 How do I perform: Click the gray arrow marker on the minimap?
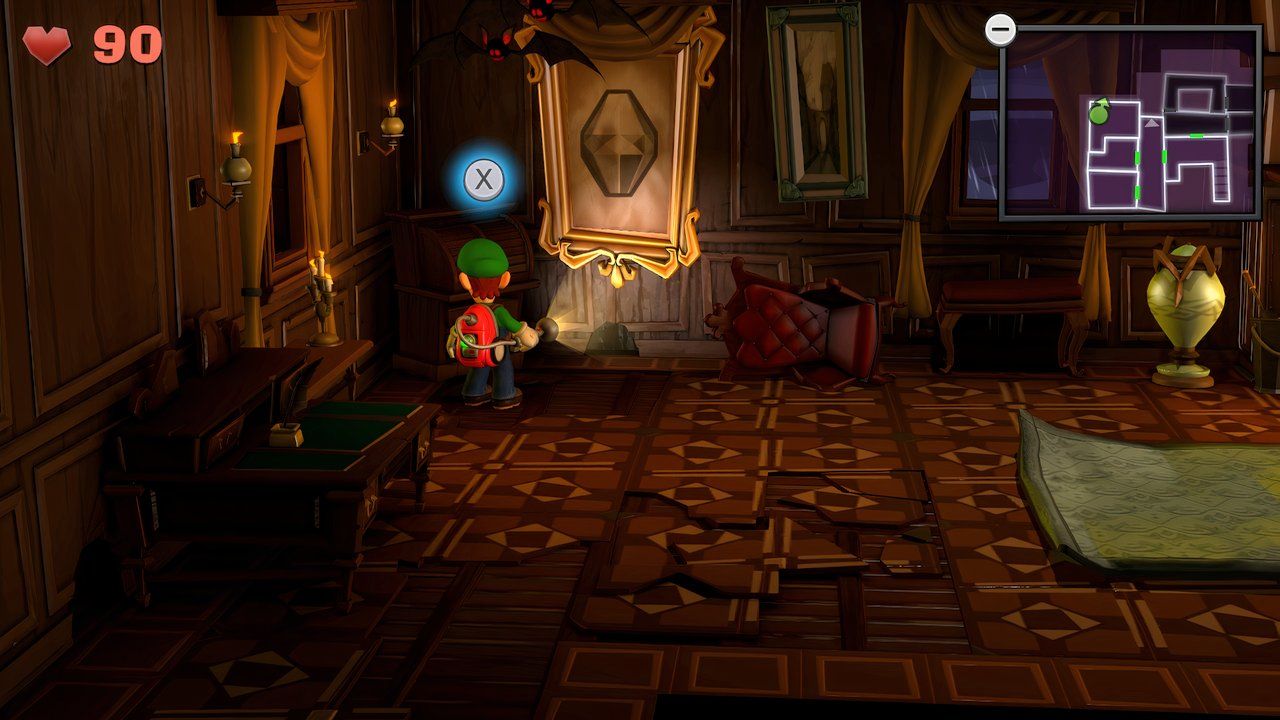[1151, 122]
